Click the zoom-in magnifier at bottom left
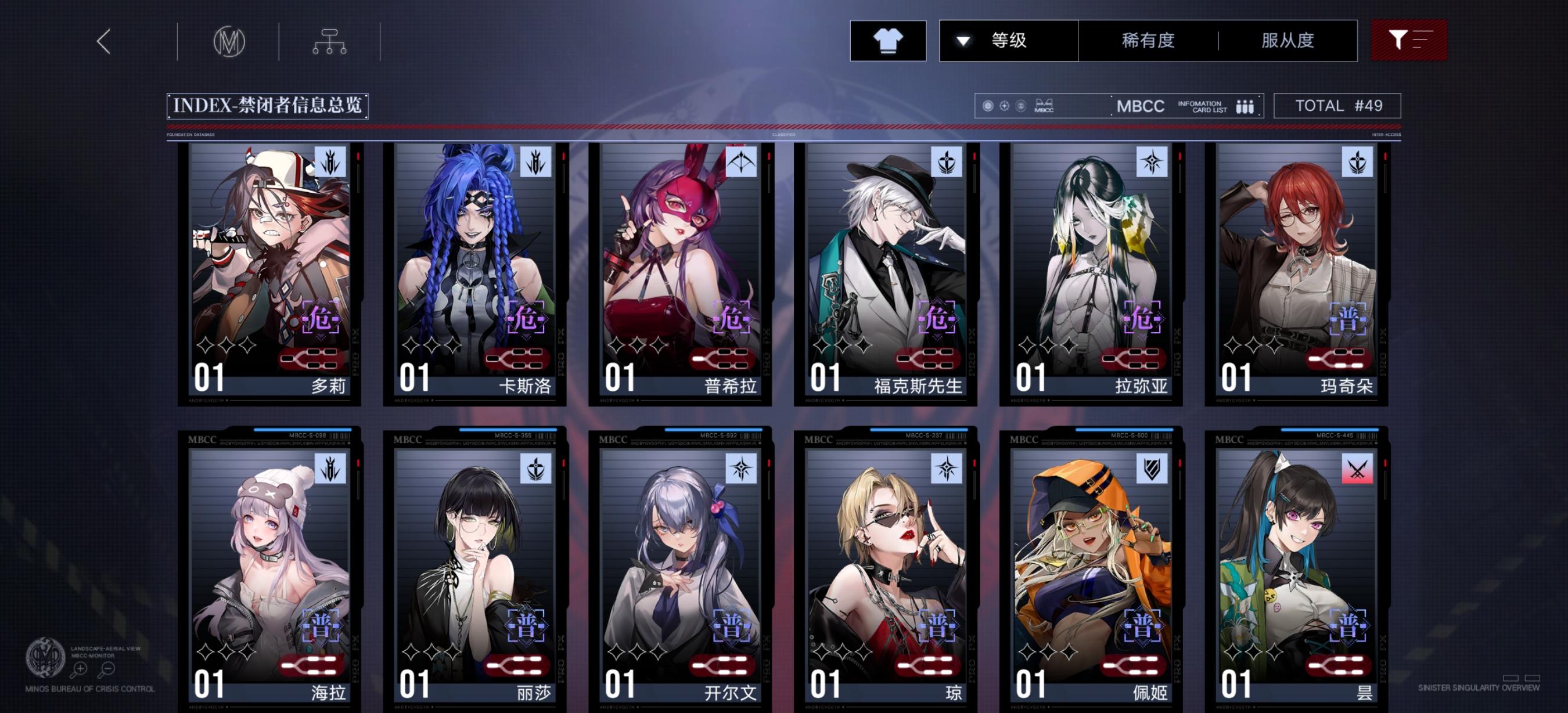This screenshot has height=713, width=1568. pos(79,669)
